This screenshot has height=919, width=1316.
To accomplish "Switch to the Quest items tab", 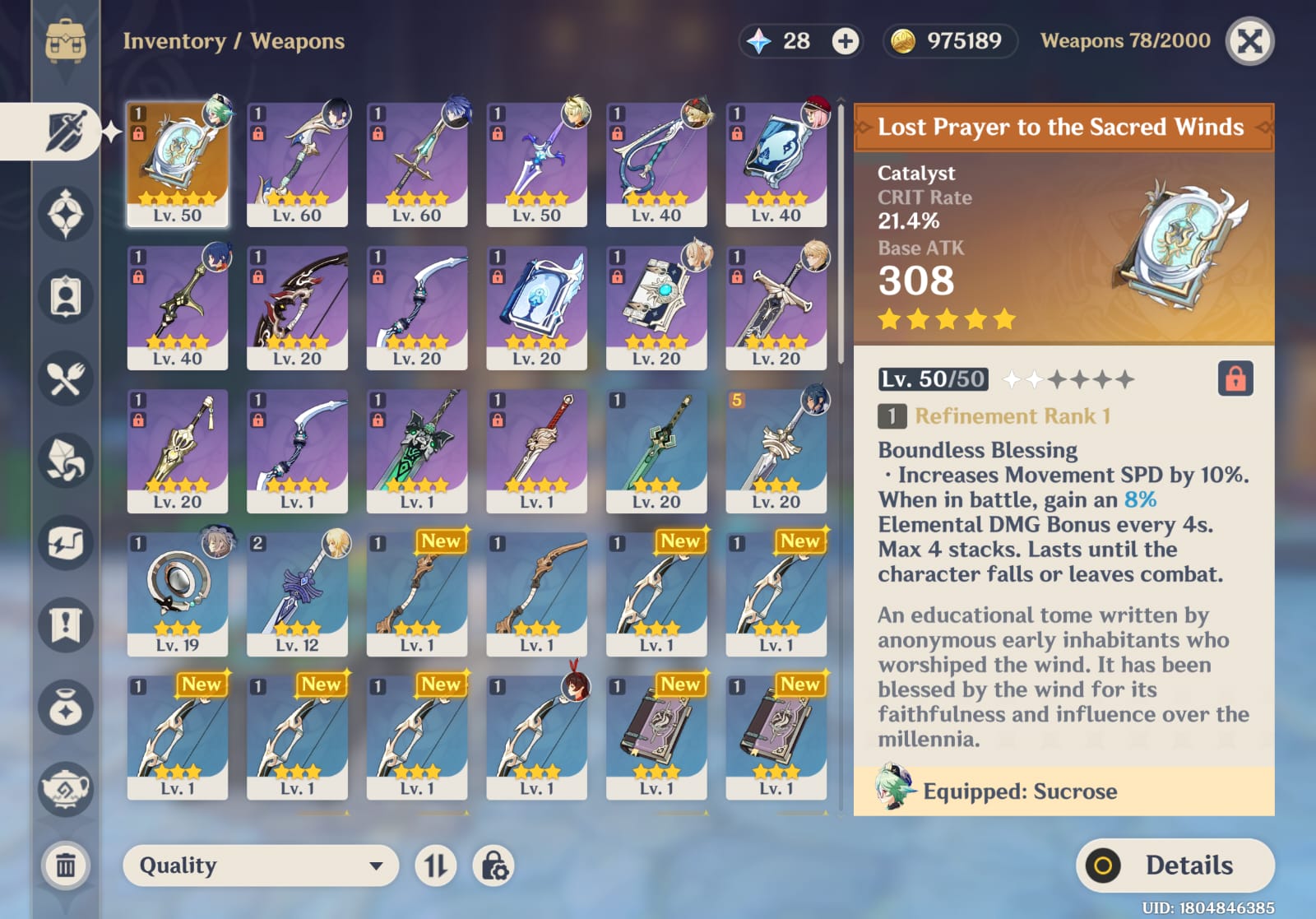I will click(66, 625).
